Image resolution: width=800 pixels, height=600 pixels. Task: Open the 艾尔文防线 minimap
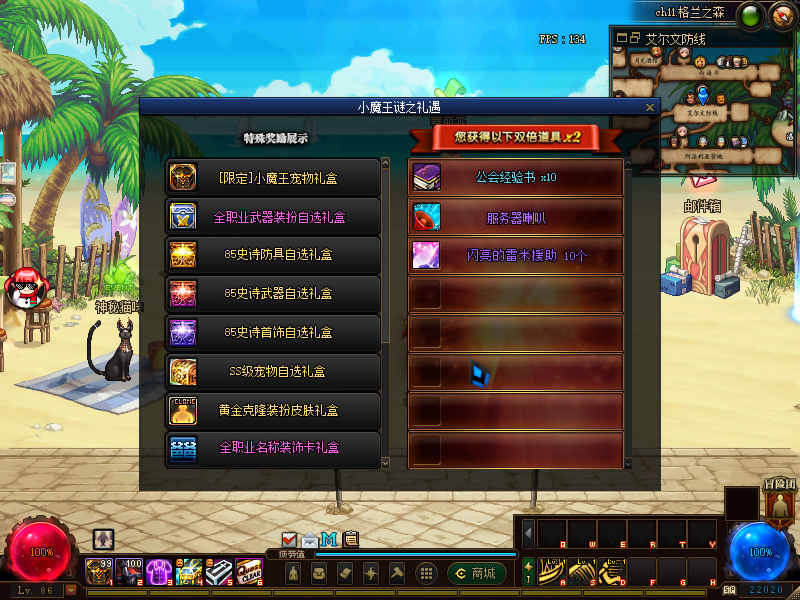703,100
